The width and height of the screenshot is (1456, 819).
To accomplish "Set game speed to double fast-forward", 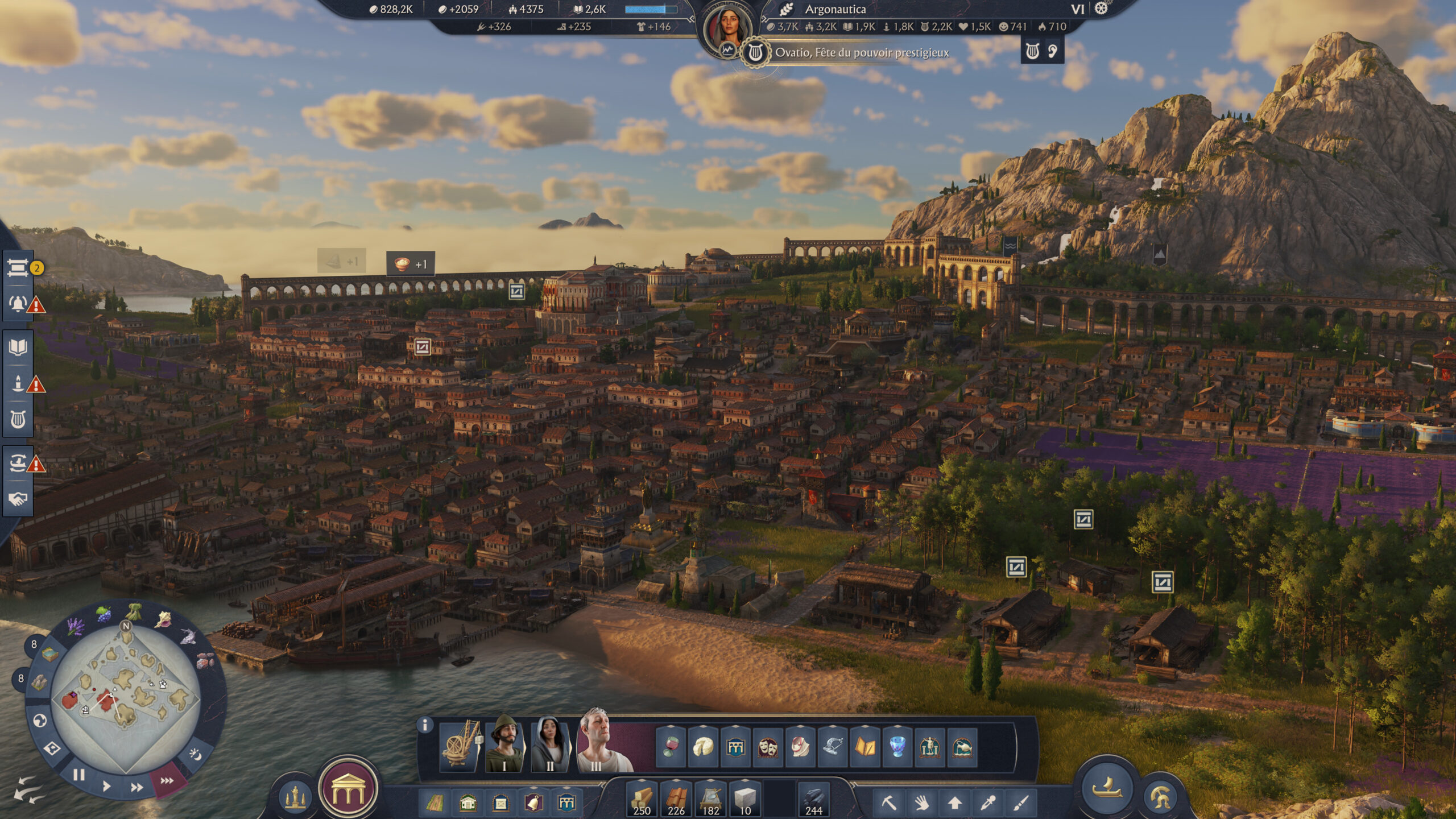I will (136, 788).
